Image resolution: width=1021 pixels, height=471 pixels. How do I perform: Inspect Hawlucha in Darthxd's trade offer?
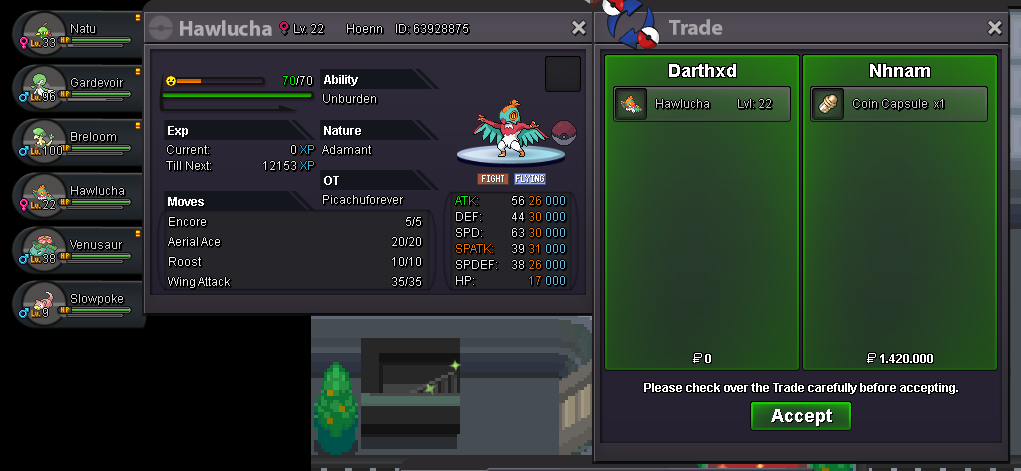coord(702,104)
